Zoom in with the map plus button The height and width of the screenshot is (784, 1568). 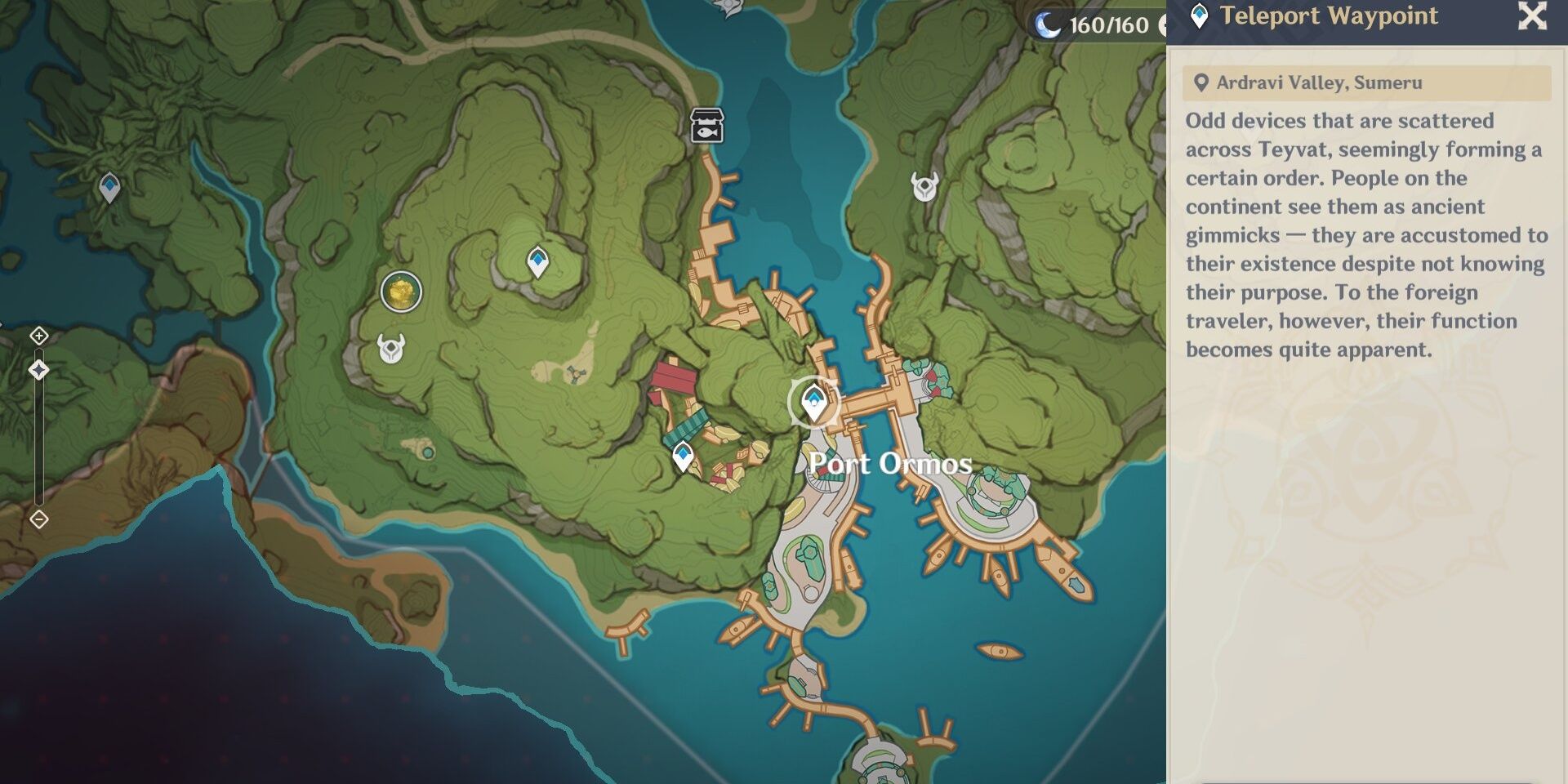click(x=39, y=336)
